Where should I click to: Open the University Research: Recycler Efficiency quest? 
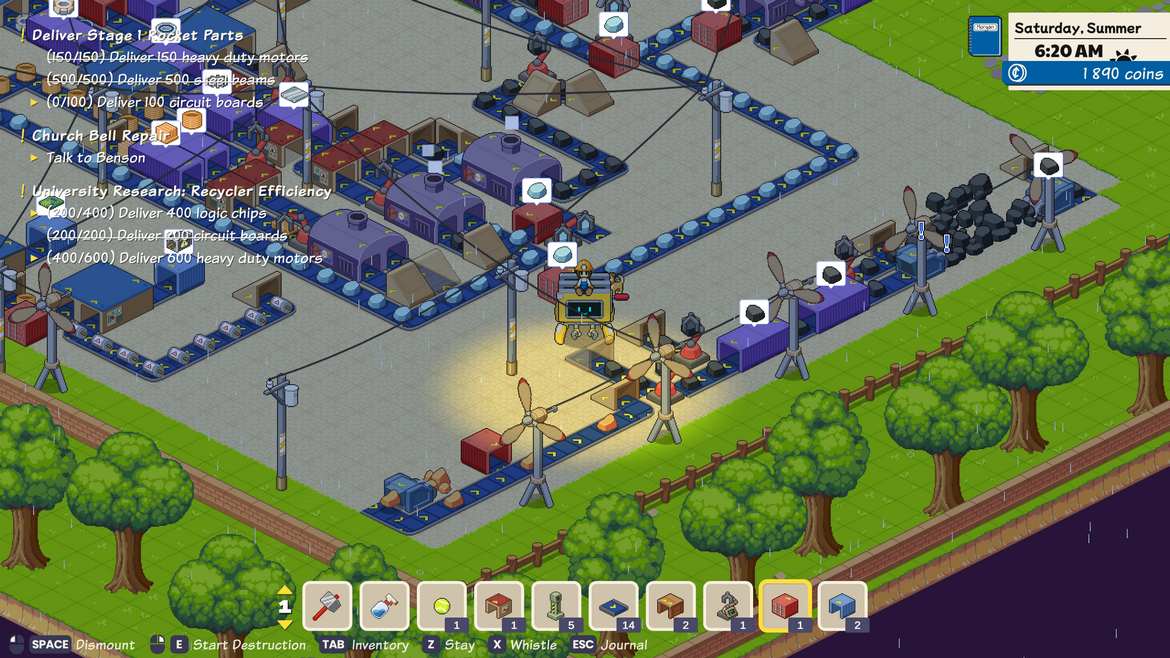[x=181, y=190]
